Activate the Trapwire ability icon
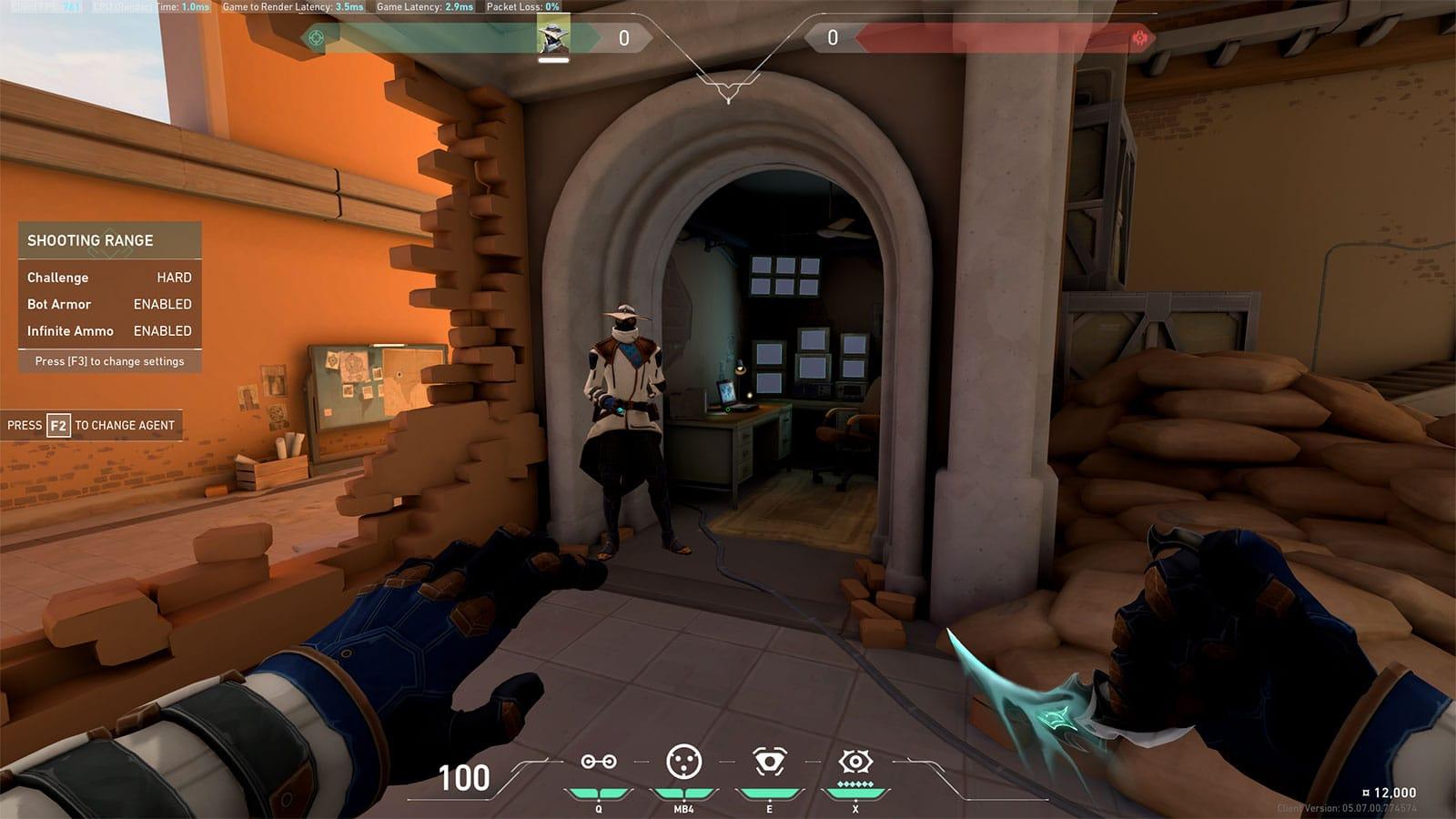Image resolution: width=1456 pixels, height=819 pixels. click(599, 762)
